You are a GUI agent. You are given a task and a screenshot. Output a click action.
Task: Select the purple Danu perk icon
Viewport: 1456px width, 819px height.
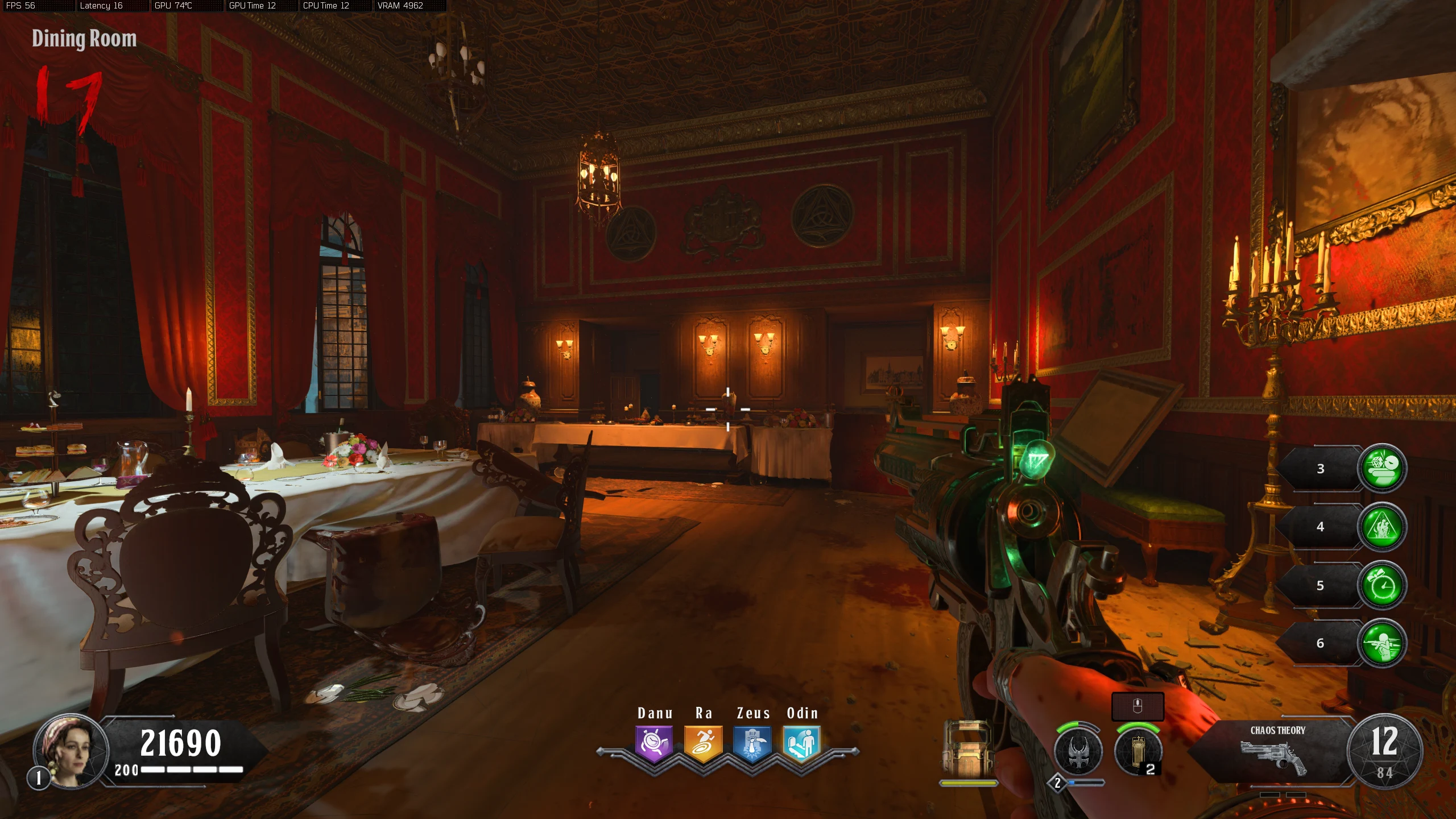coord(654,743)
